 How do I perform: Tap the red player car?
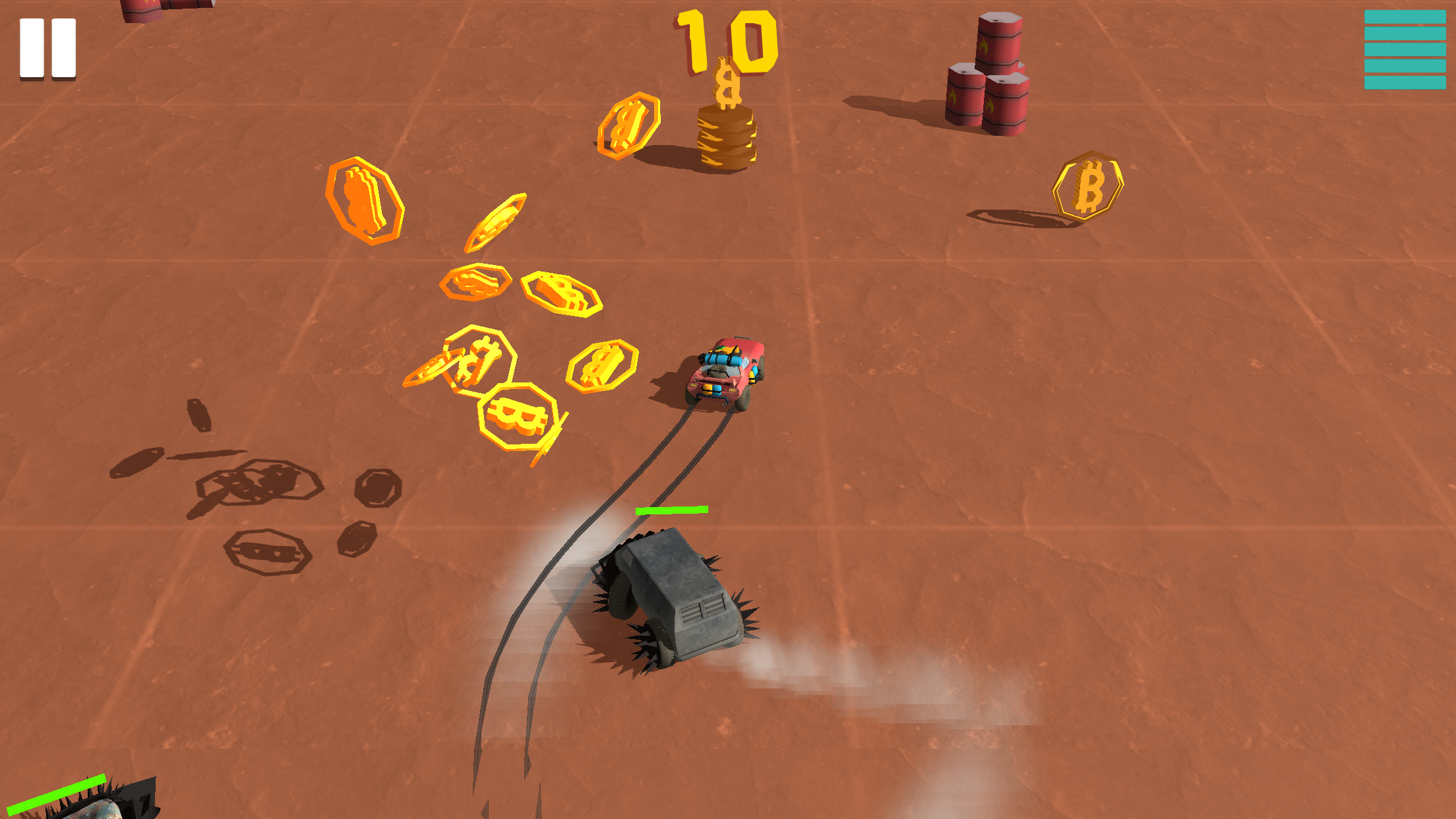(x=725, y=373)
